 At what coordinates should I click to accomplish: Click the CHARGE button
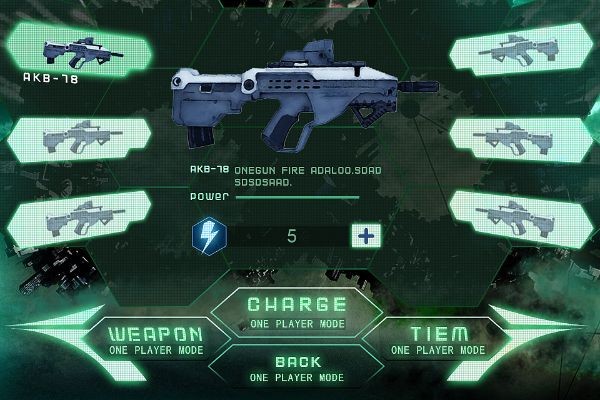[296, 311]
